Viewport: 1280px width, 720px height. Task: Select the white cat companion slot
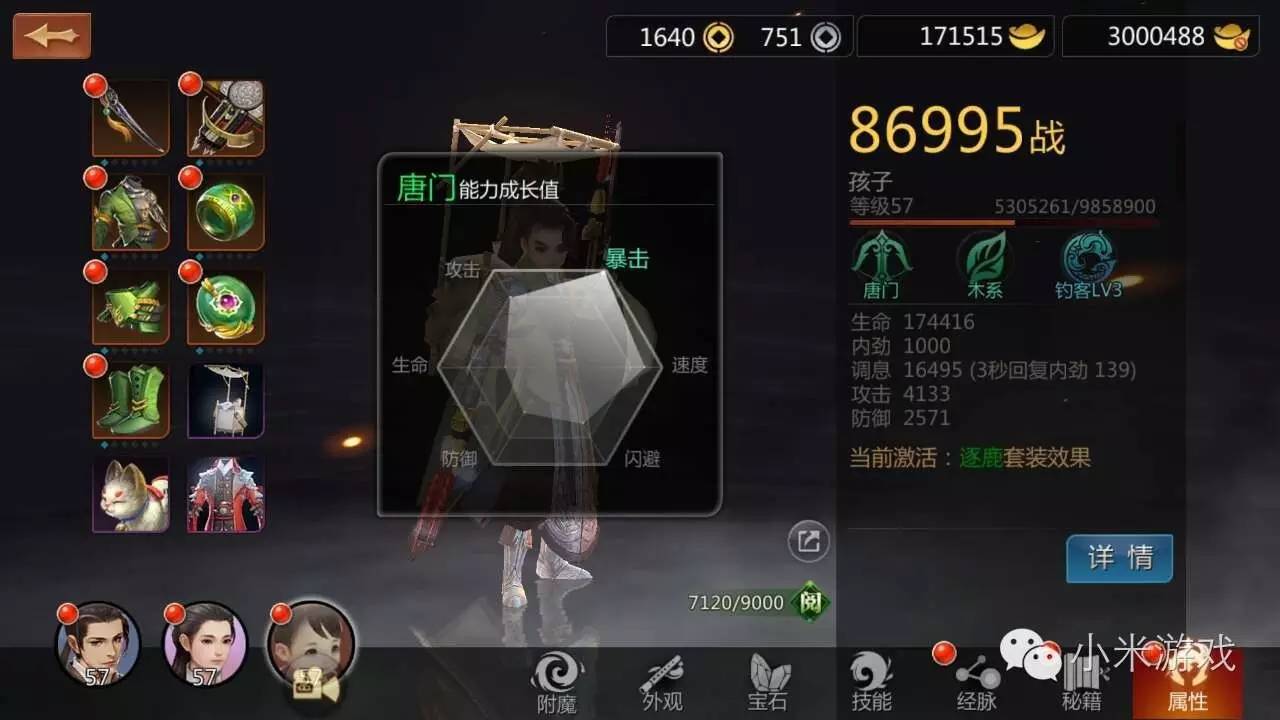coord(130,492)
